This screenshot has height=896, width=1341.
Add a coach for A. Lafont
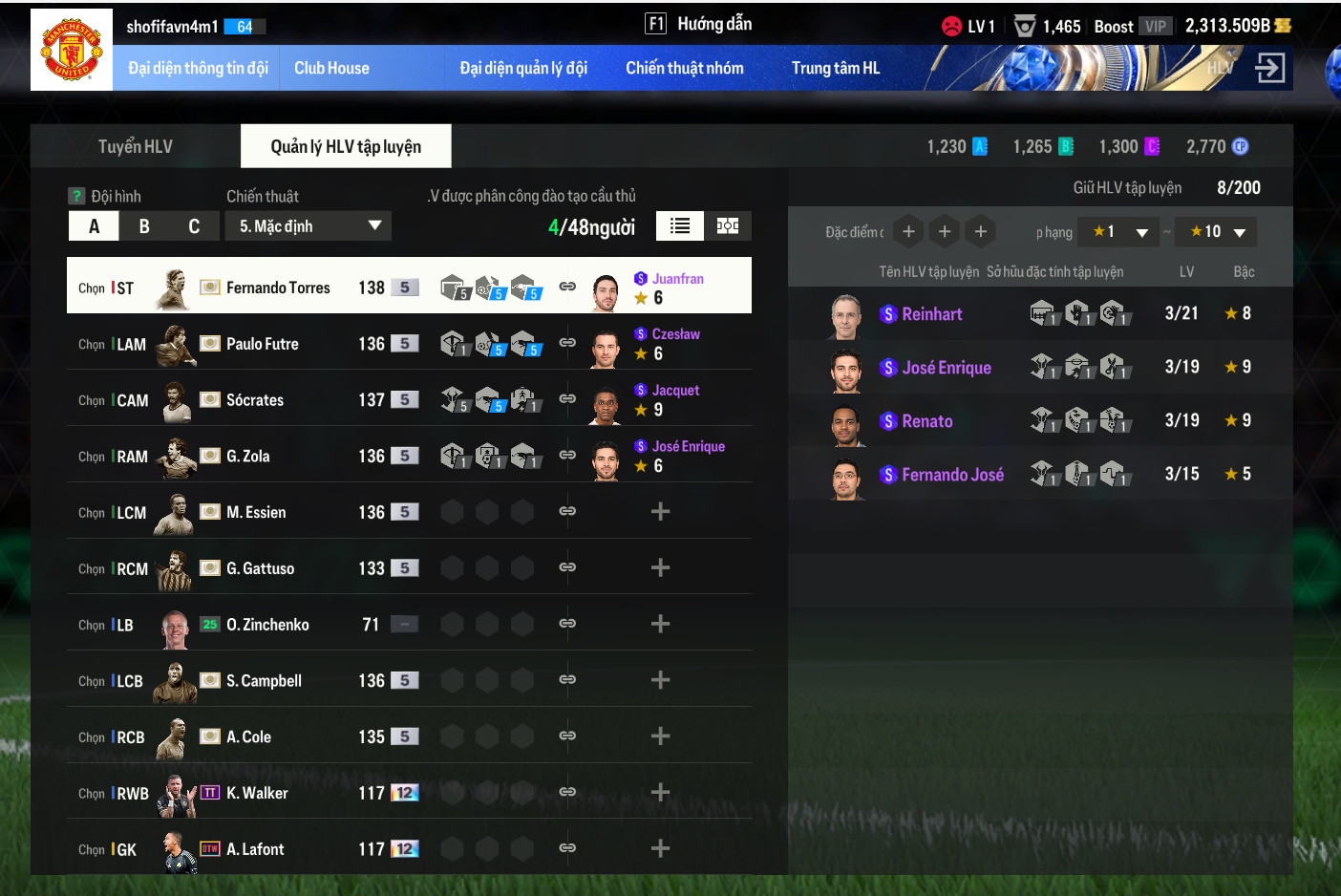point(660,848)
